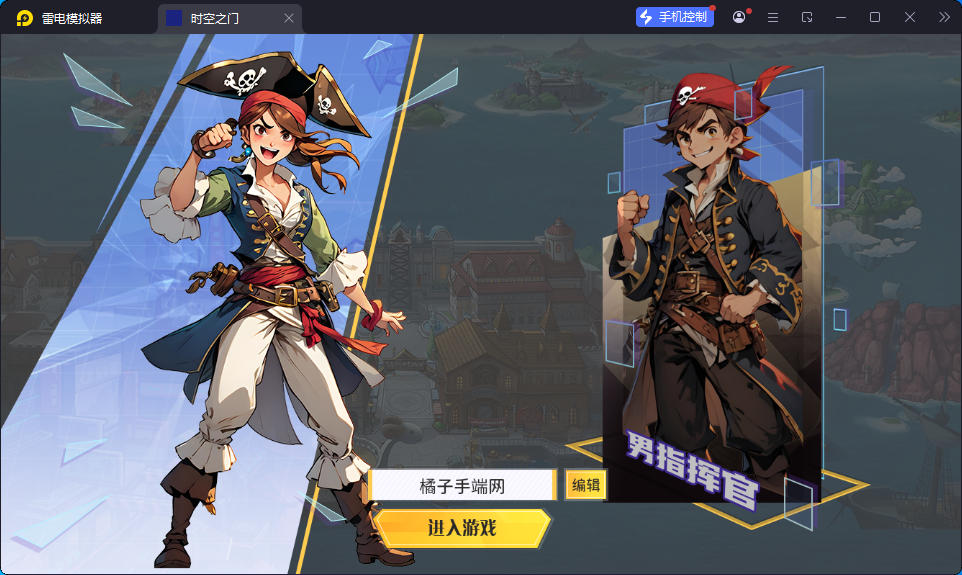
Task: Choose the female pirate commander
Action: [x=270, y=300]
